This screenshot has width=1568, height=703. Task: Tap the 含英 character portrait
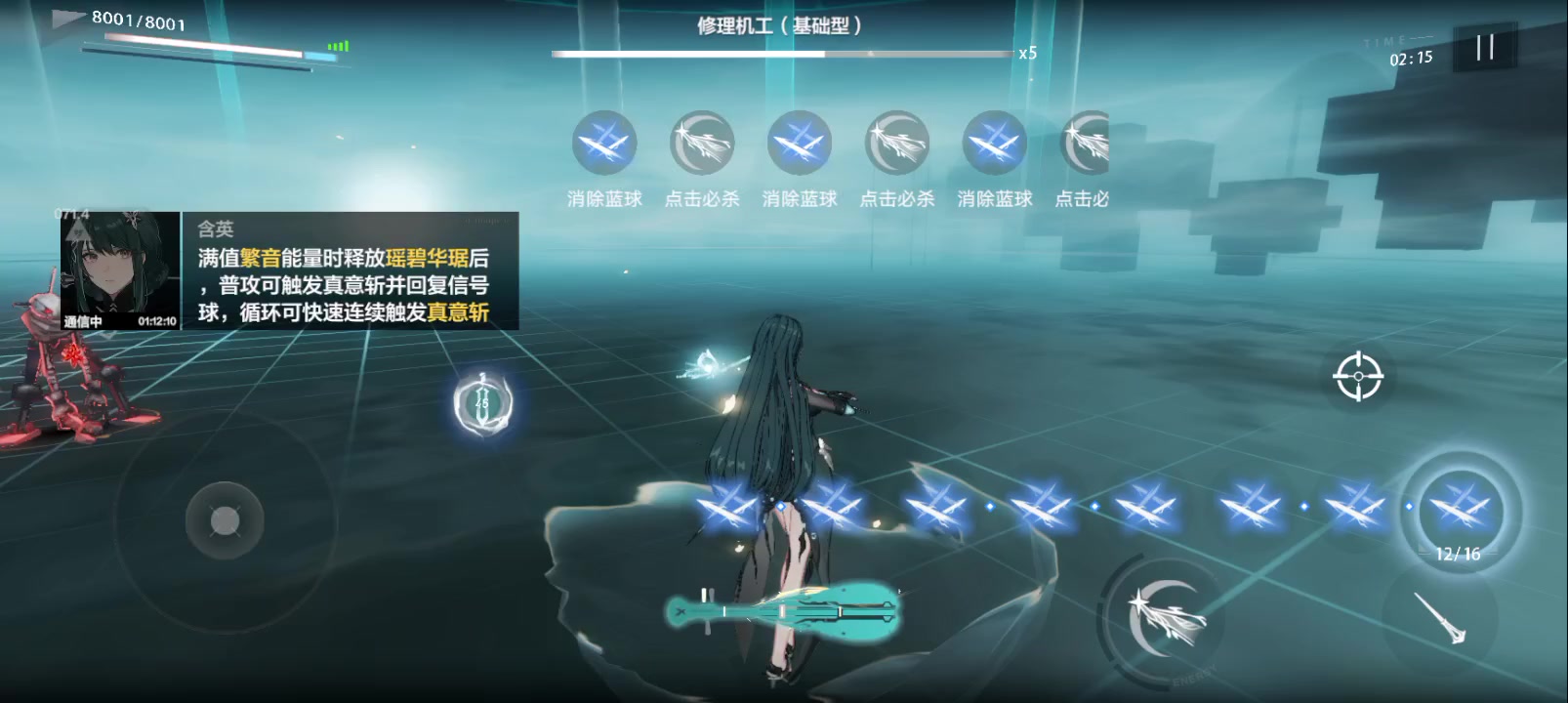point(119,269)
